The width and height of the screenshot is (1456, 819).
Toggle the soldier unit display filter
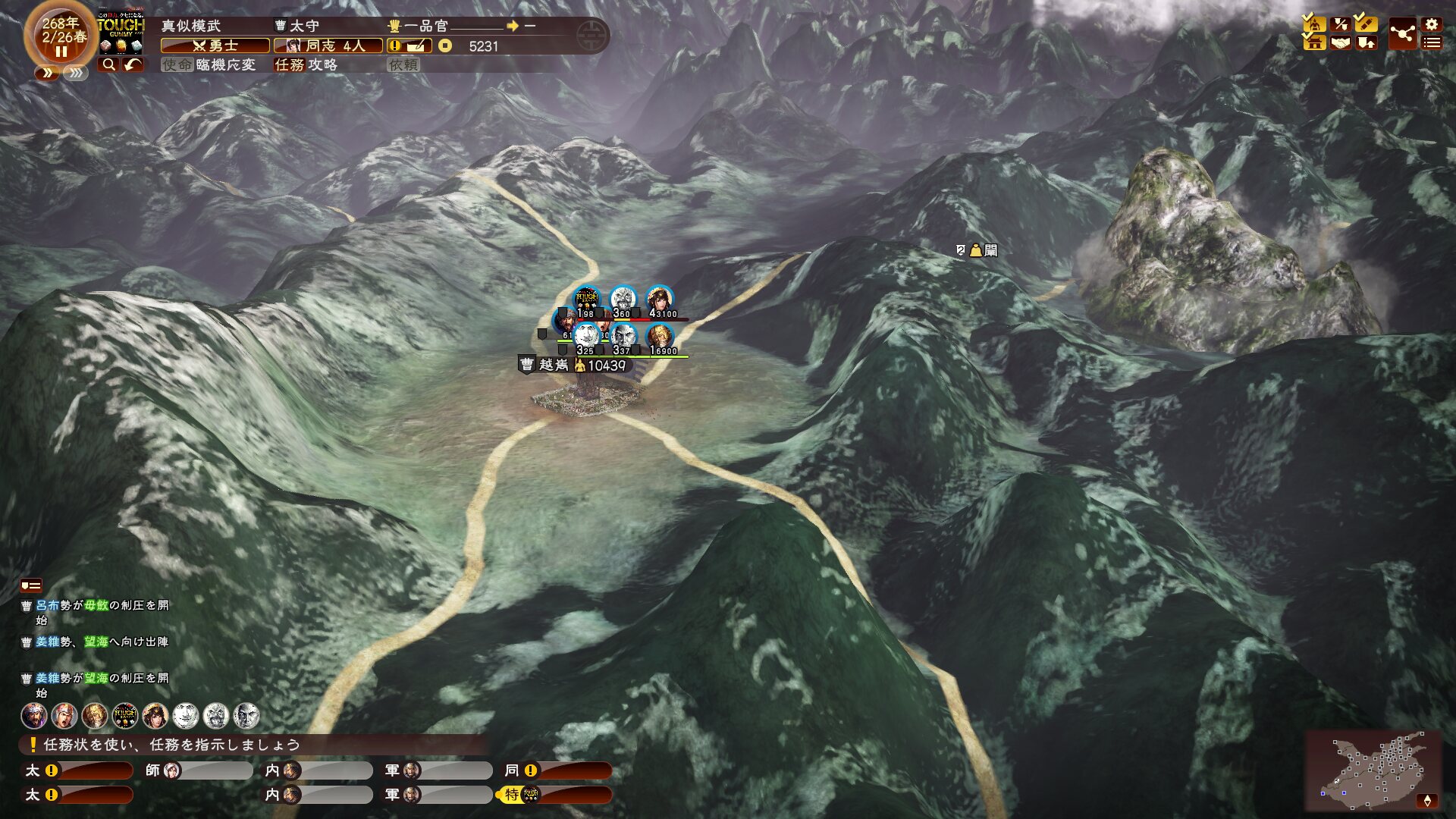click(1314, 24)
